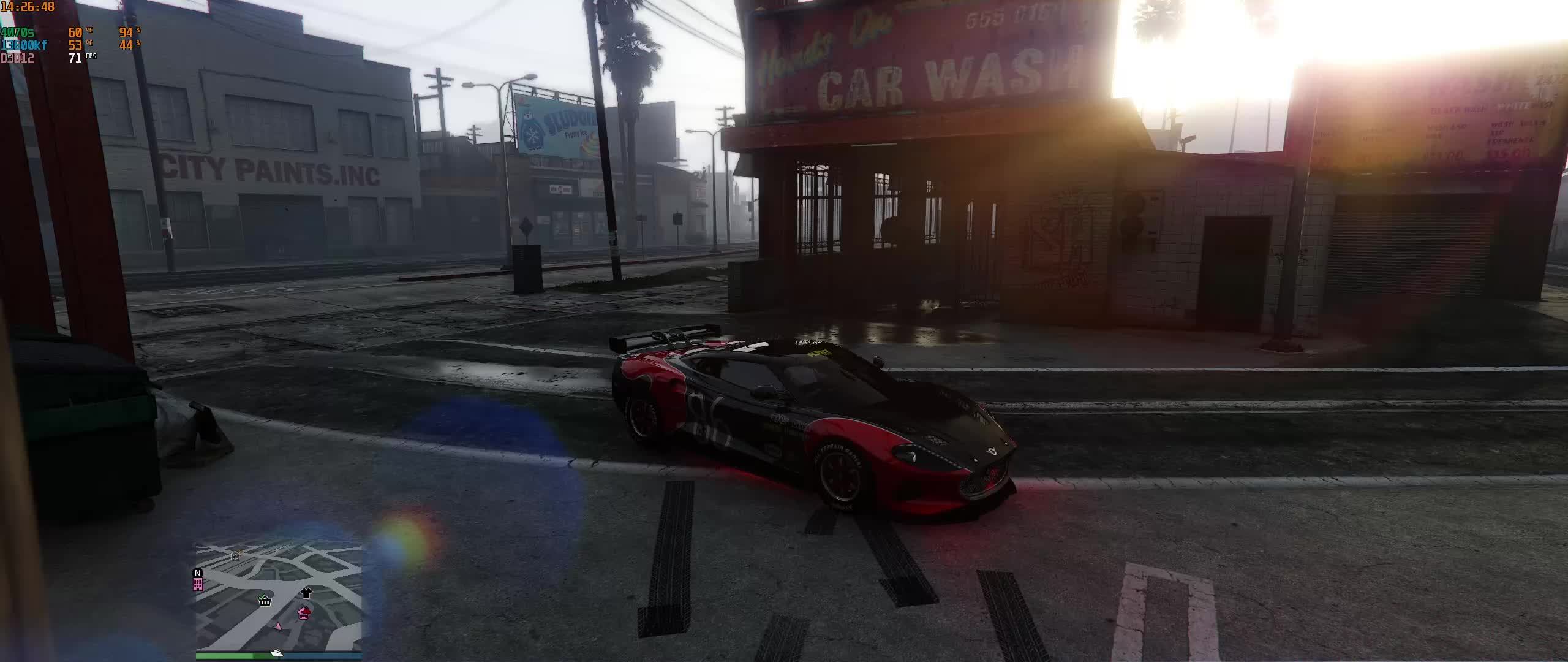This screenshot has width=1568, height=662.
Task: Click the North indicator on the minimap
Action: [x=198, y=574]
